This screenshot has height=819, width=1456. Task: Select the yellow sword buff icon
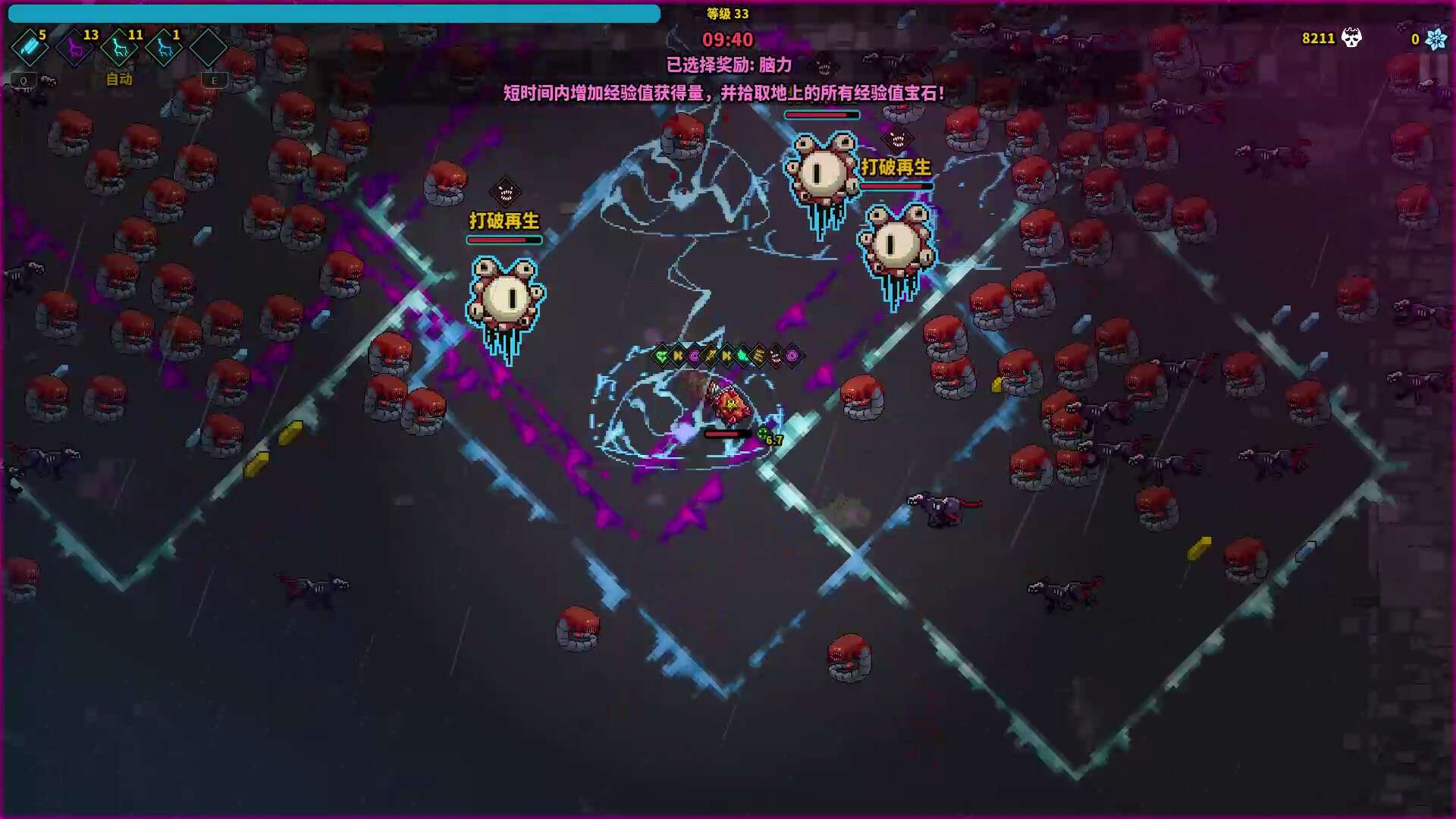coord(711,356)
